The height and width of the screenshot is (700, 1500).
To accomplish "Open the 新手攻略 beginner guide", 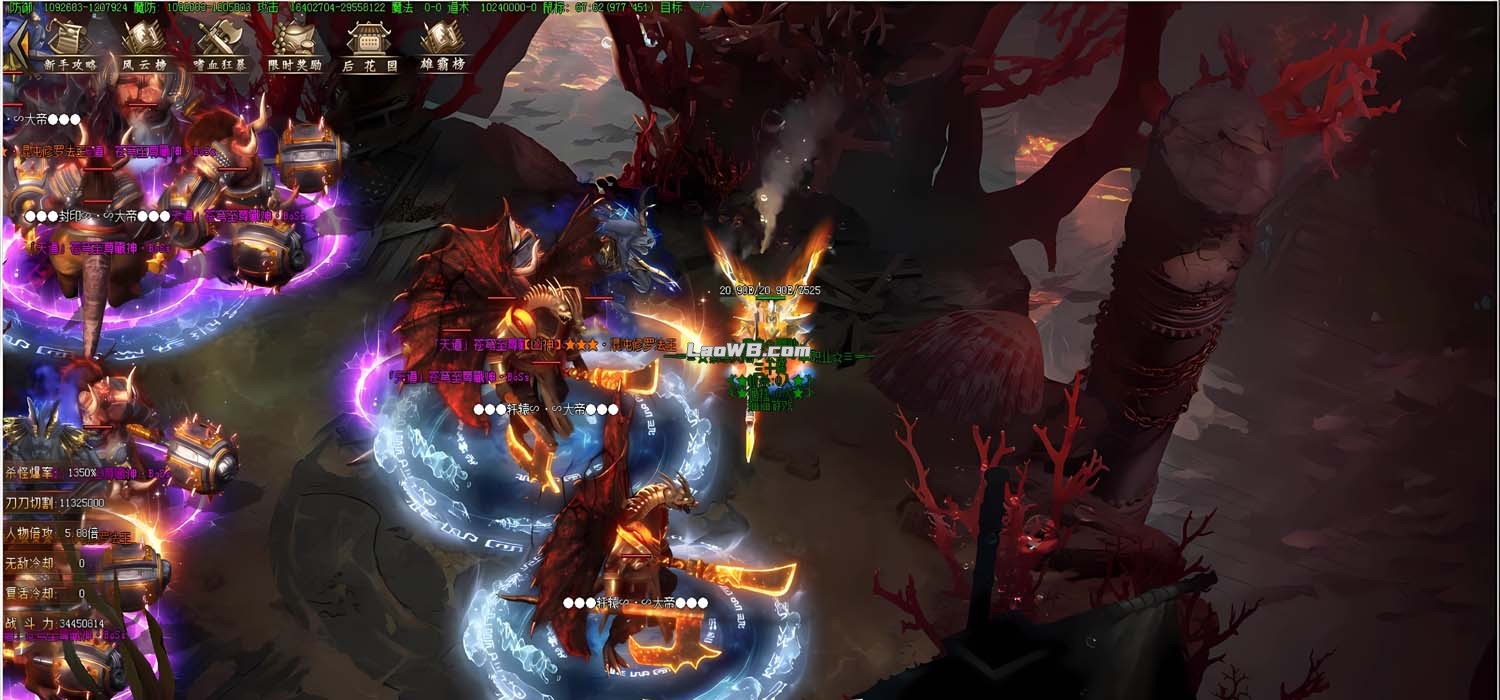I will pyautogui.click(x=70, y=45).
